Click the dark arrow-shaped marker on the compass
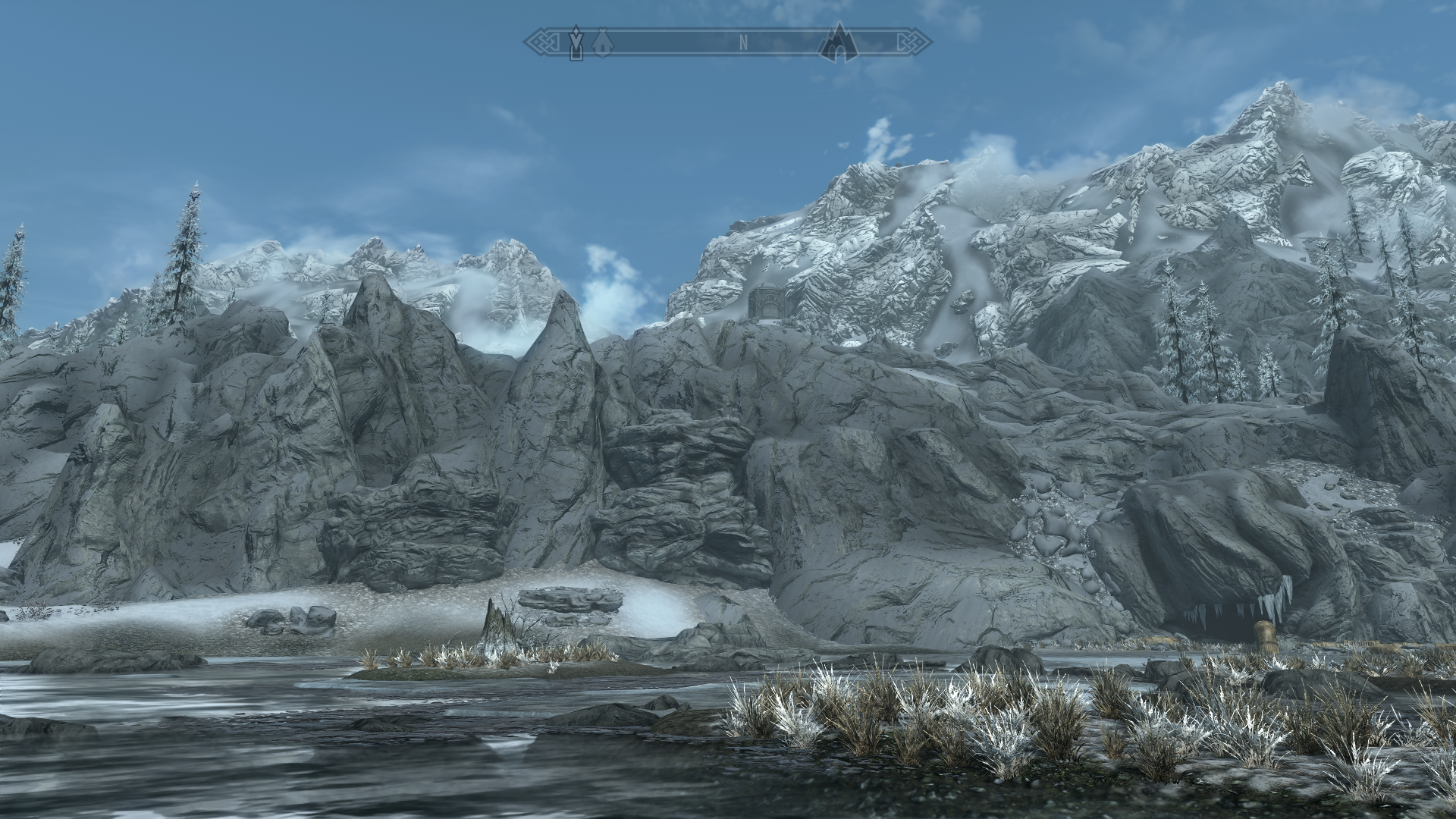The image size is (1456, 819). point(577,42)
